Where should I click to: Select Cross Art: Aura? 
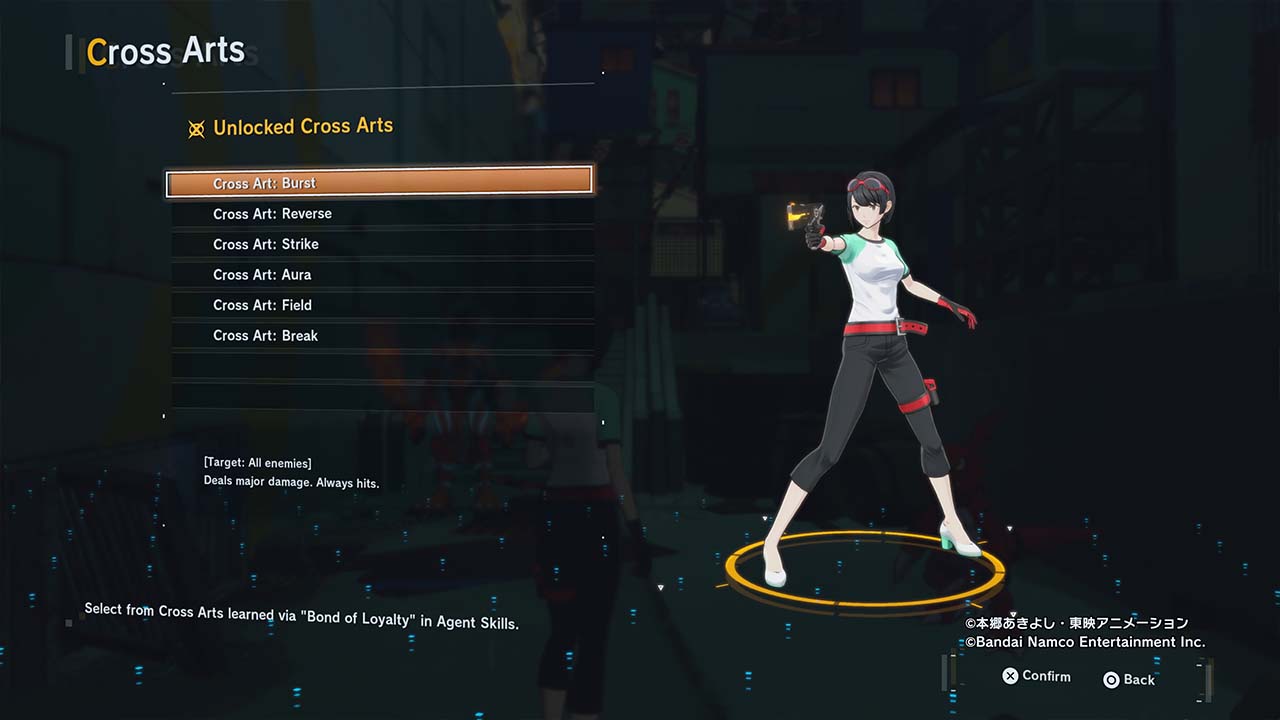pos(380,275)
